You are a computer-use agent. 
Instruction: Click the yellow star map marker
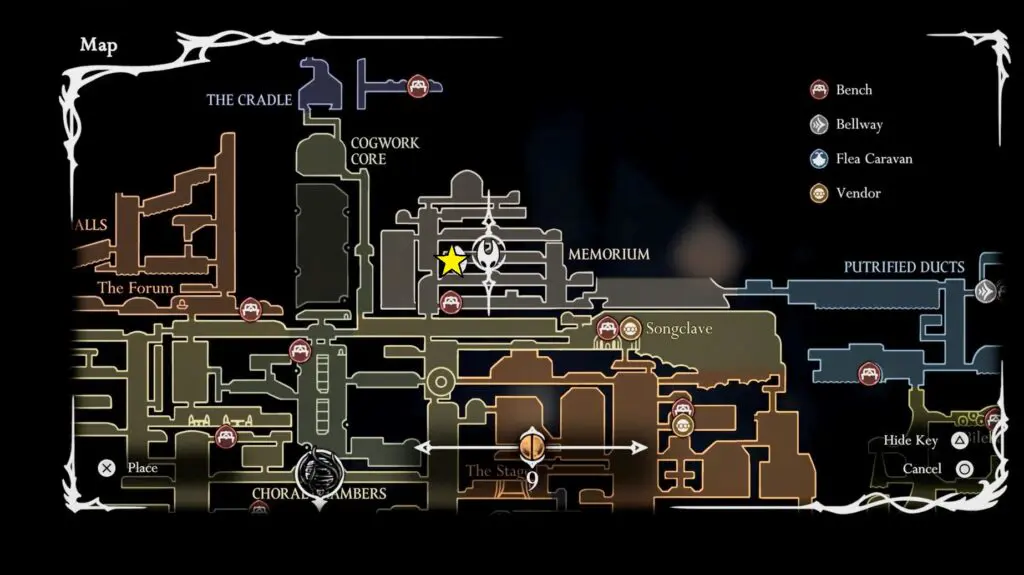[x=452, y=261]
